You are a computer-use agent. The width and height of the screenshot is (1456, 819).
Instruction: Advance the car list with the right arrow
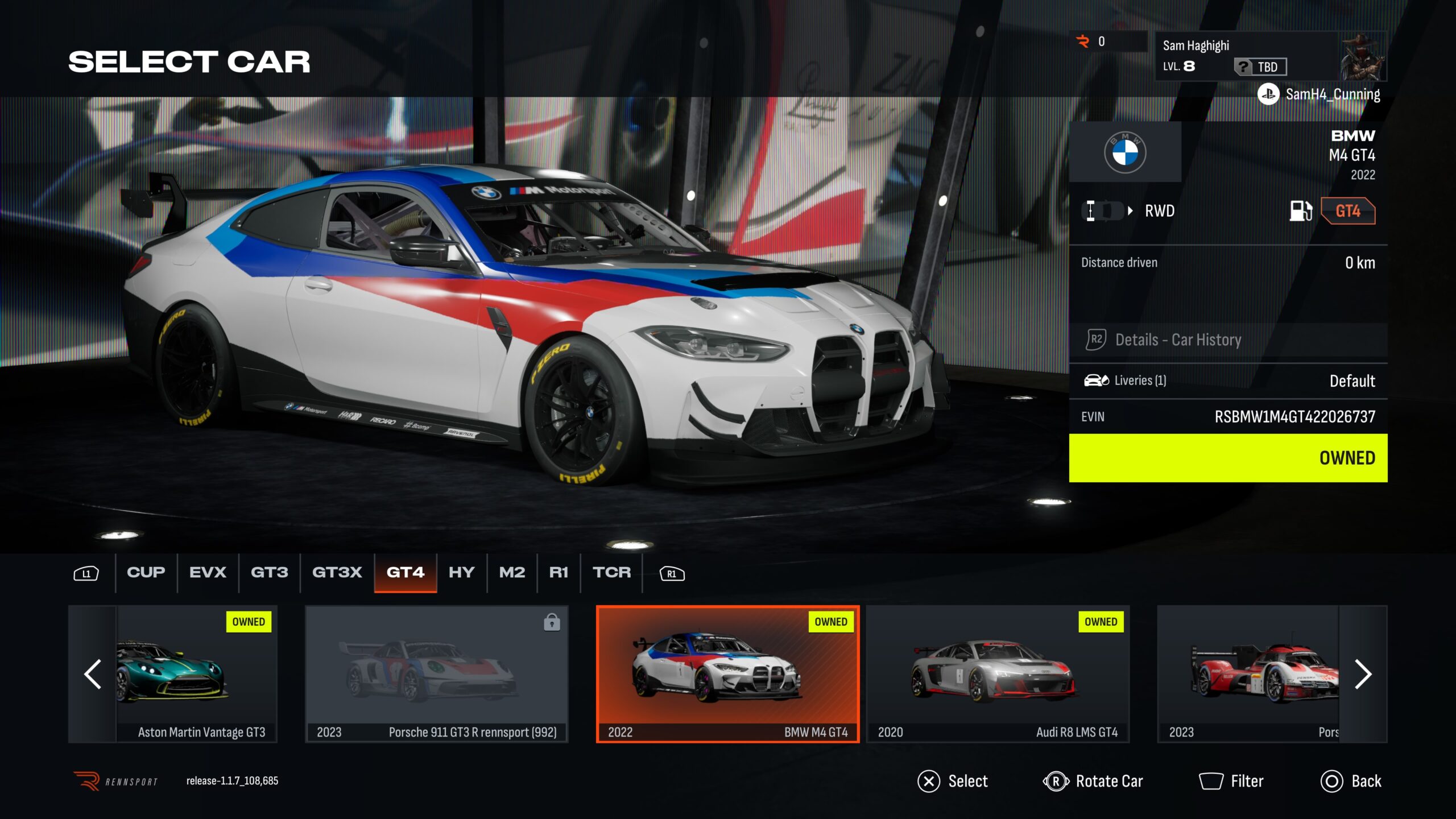tap(1363, 674)
